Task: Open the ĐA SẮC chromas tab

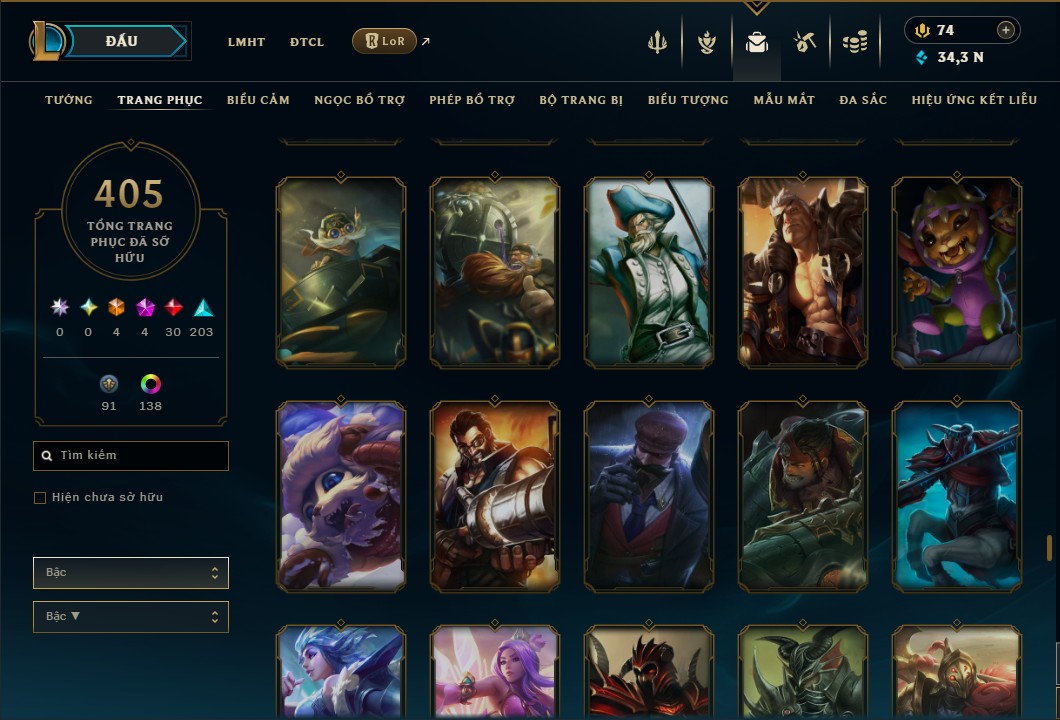Action: point(863,100)
